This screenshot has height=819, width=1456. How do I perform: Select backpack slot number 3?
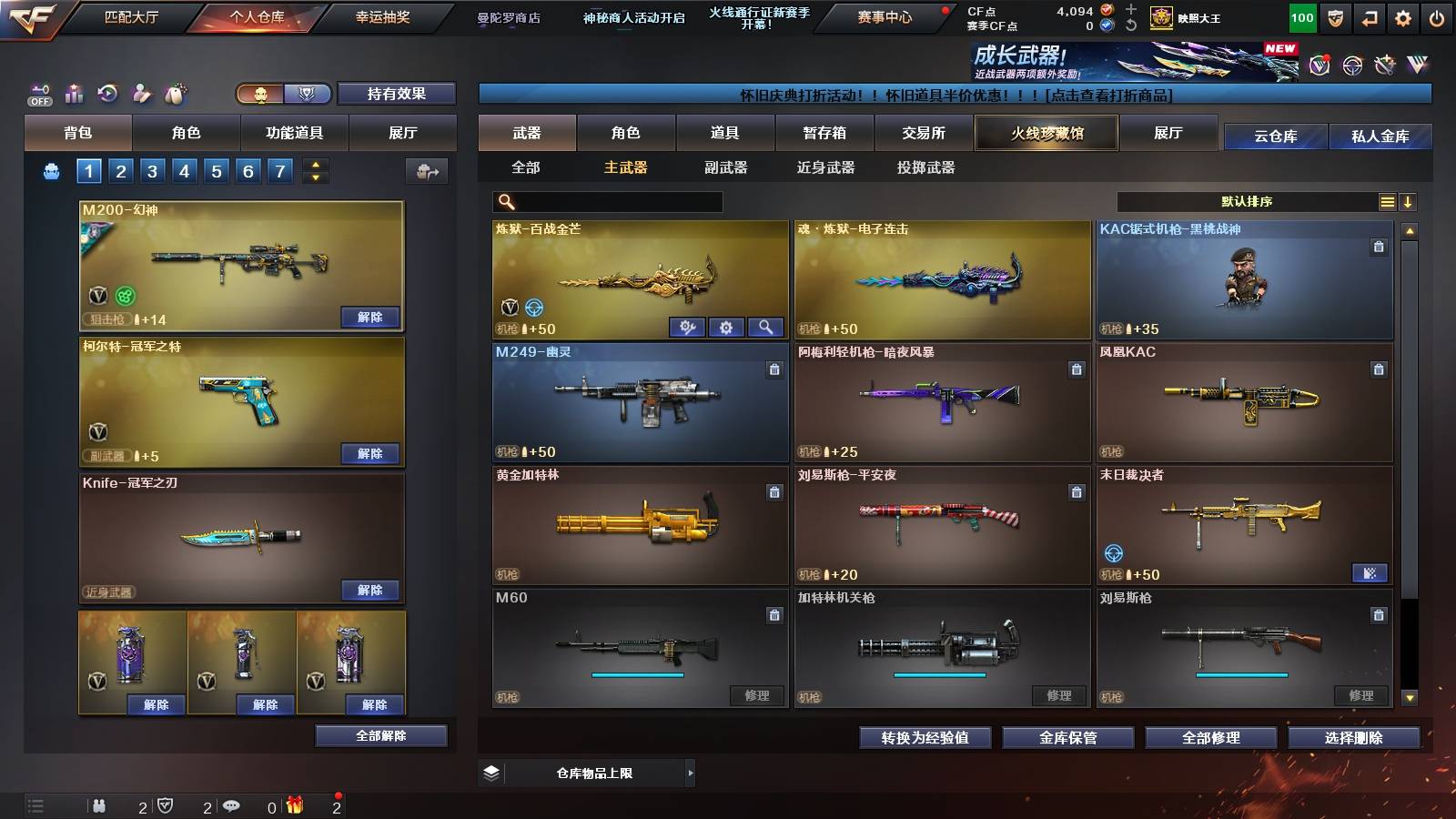click(x=150, y=170)
